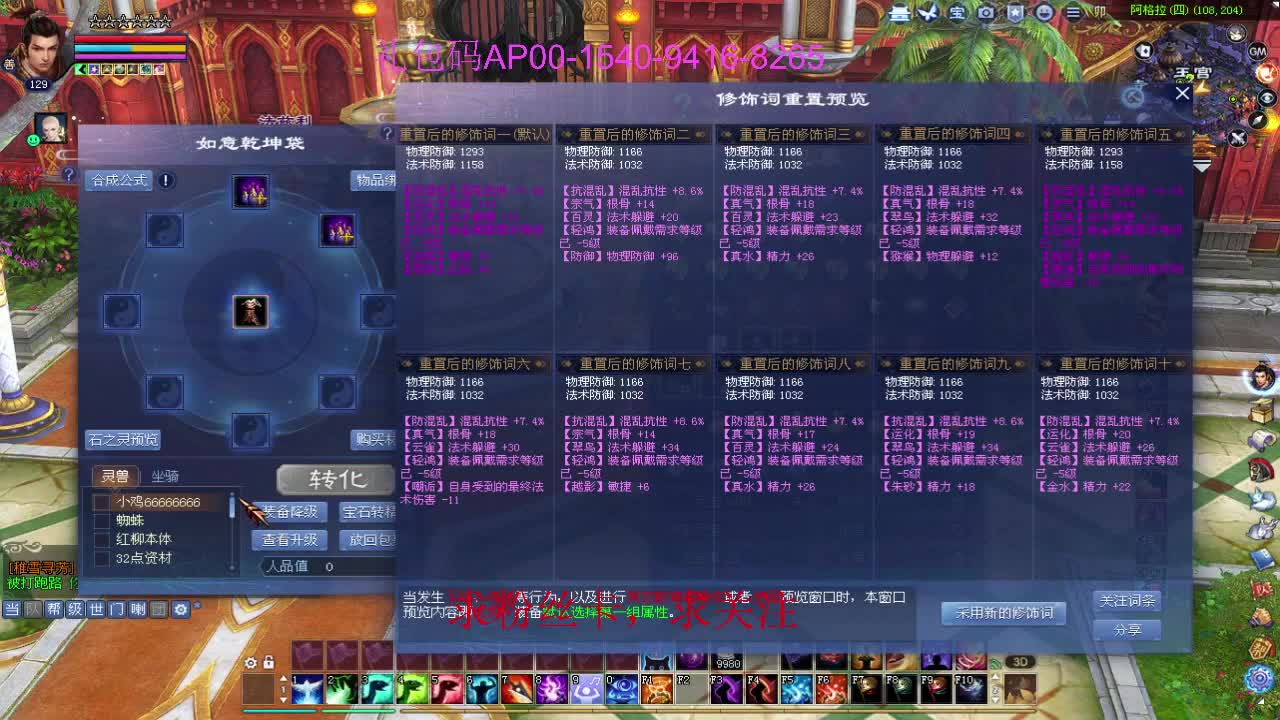Select the 灵兽 tab
Viewport: 1280px width, 720px height.
(115, 477)
